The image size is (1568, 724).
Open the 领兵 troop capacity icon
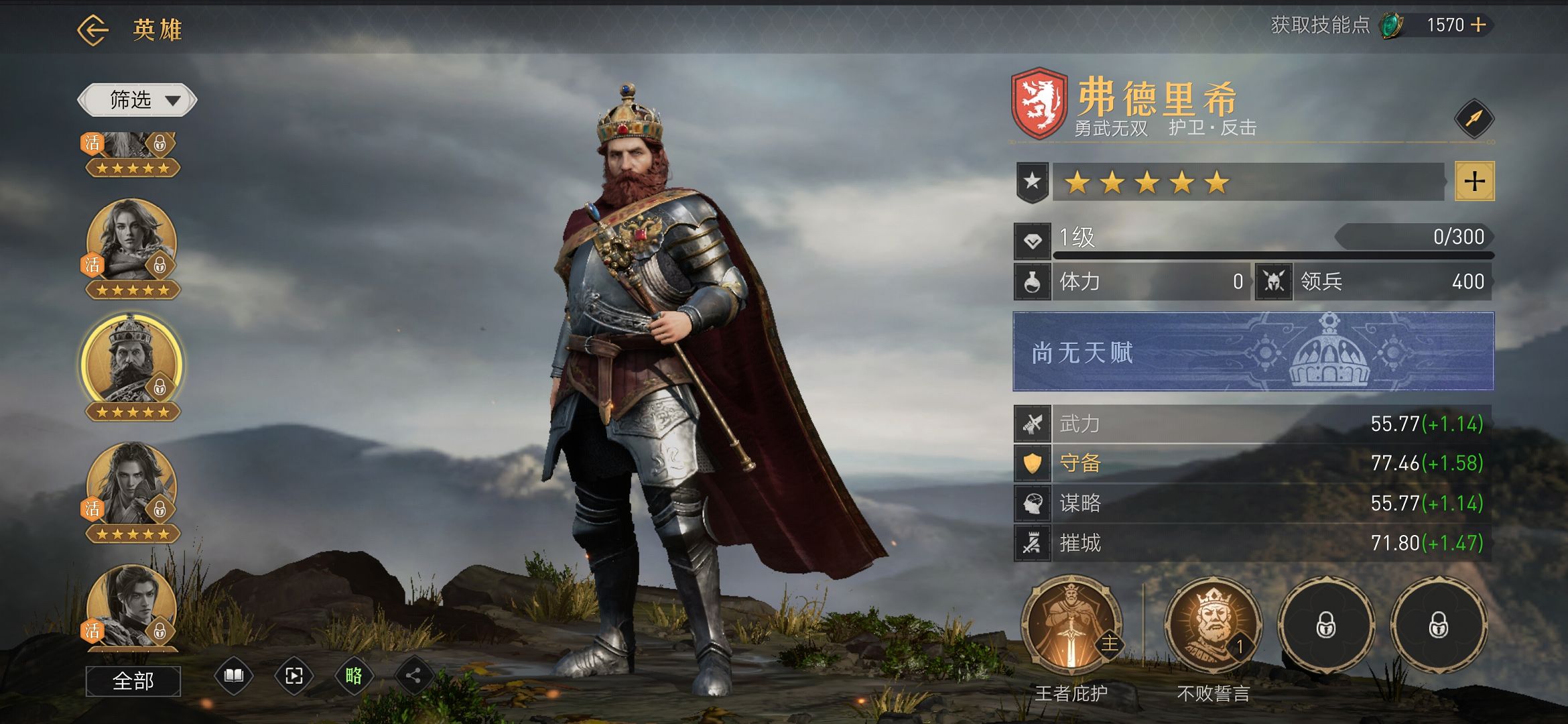click(1273, 282)
